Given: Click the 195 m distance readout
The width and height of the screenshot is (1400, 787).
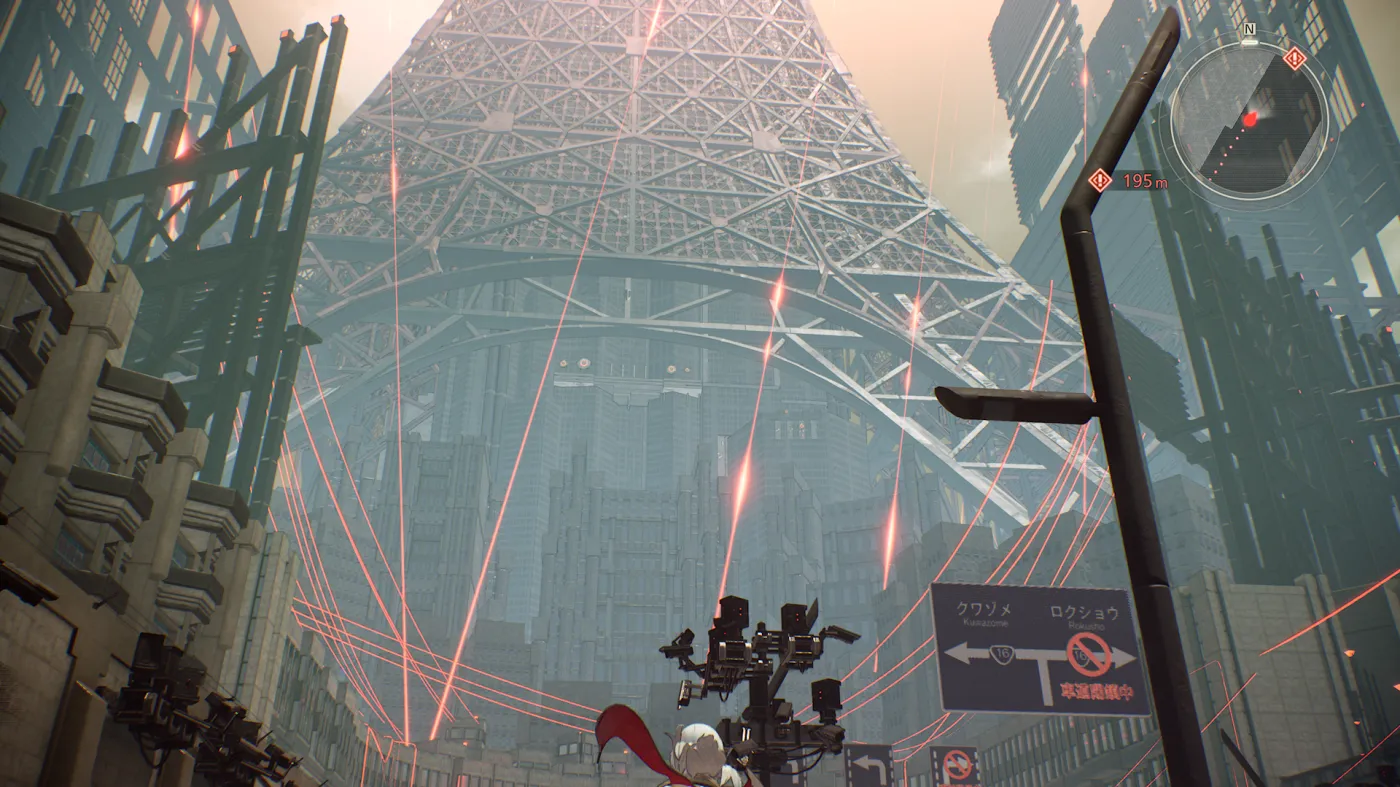Looking at the screenshot, I should pos(1145,181).
